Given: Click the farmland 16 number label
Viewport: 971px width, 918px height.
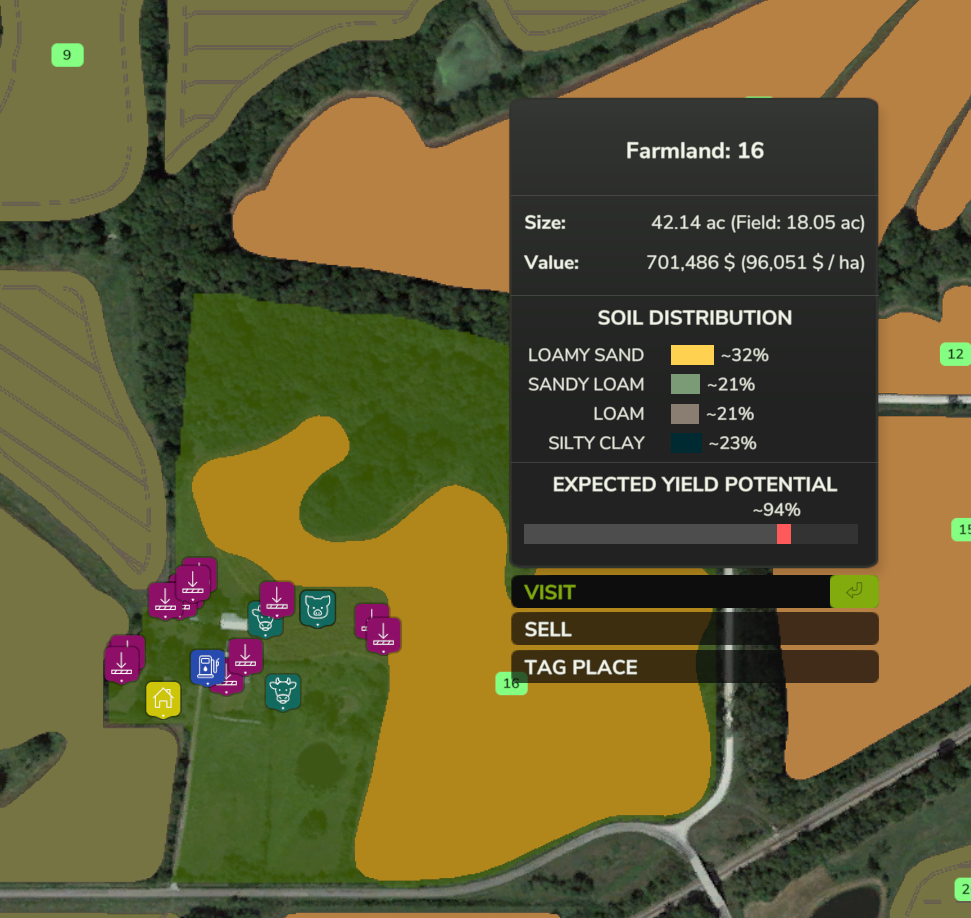Looking at the screenshot, I should click(511, 684).
